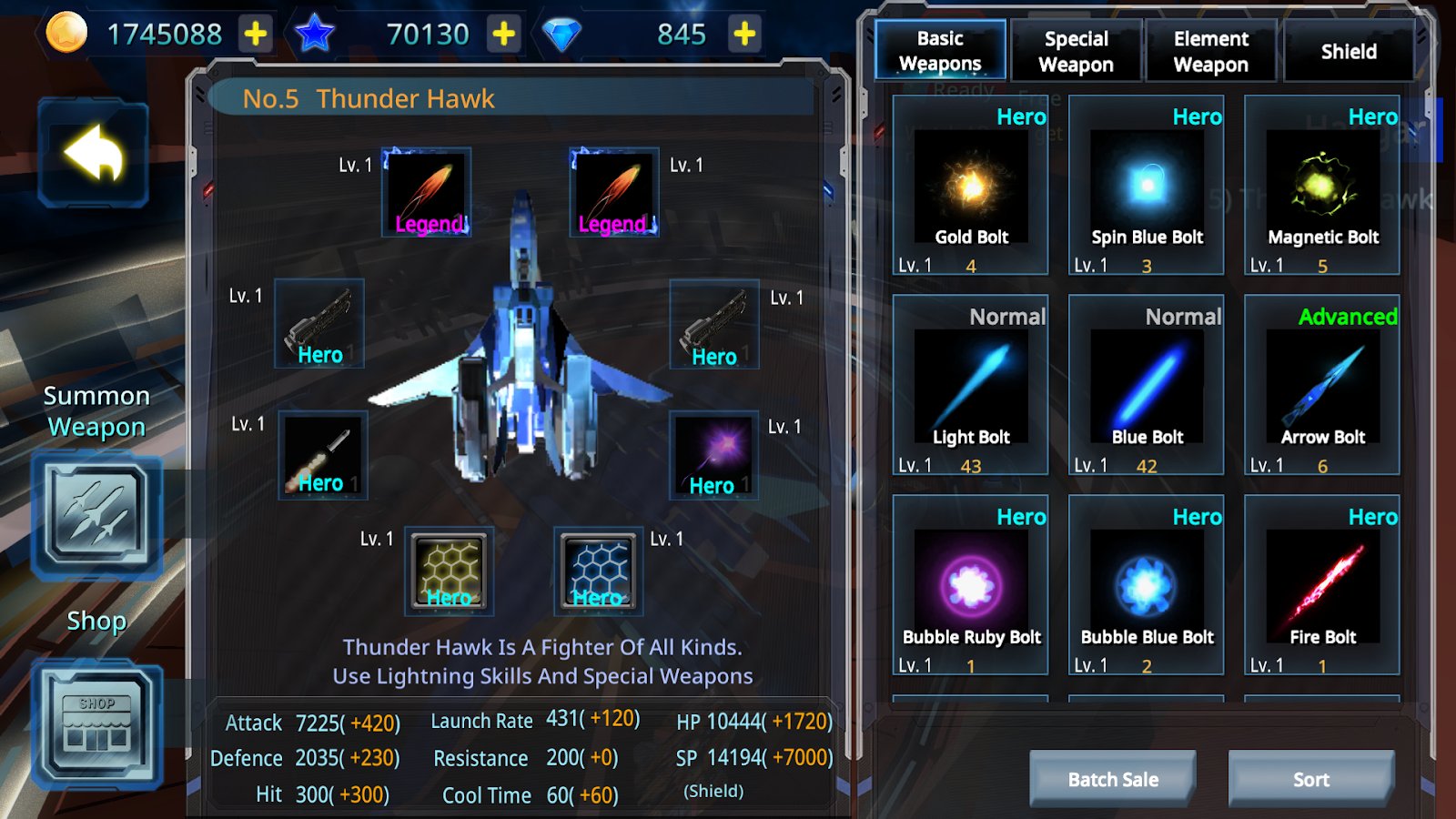Choose the Arrow Bolt weapon
The width and height of the screenshot is (1456, 819).
coord(1322,387)
